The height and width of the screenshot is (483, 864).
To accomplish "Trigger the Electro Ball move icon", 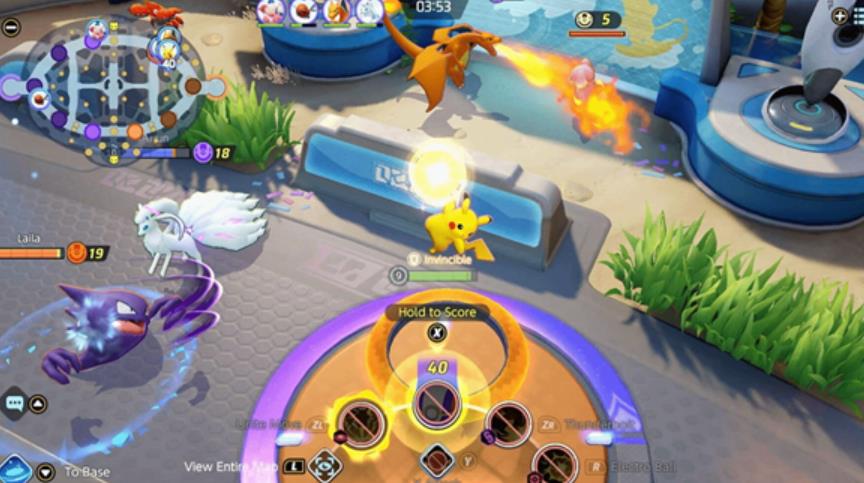I will (x=555, y=465).
